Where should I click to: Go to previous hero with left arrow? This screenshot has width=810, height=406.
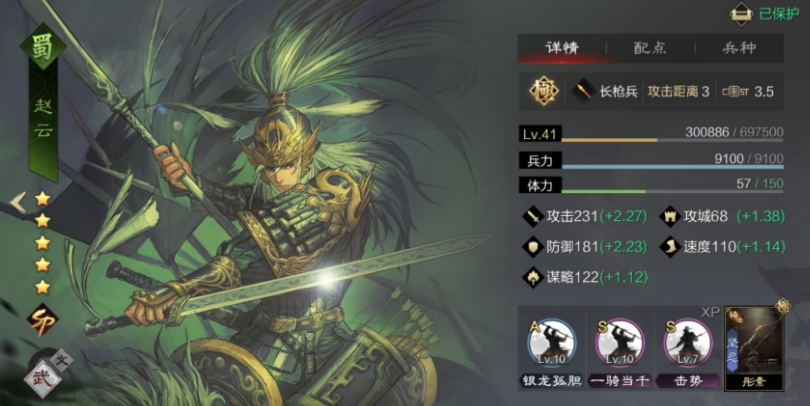tap(17, 203)
